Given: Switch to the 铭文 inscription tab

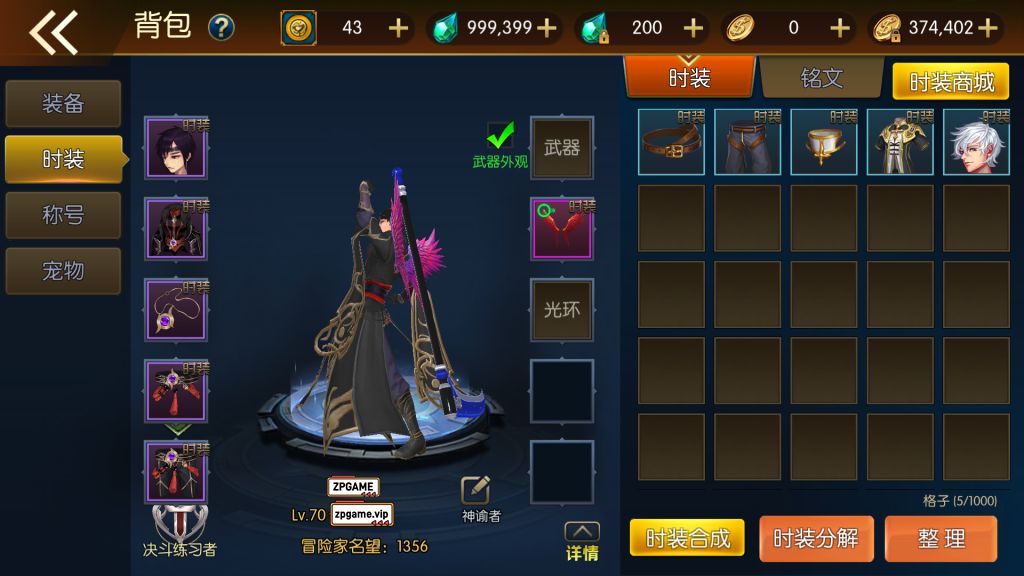Looking at the screenshot, I should pyautogui.click(x=821, y=78).
